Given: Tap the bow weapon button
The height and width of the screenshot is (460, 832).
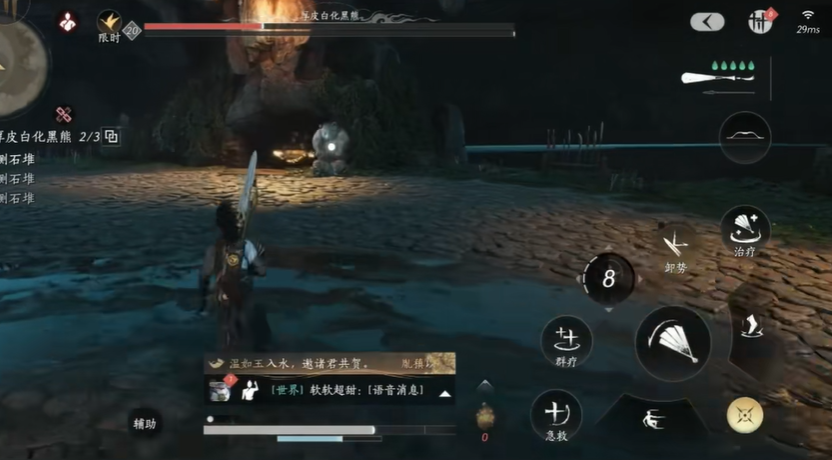Looking at the screenshot, I should (745, 137).
